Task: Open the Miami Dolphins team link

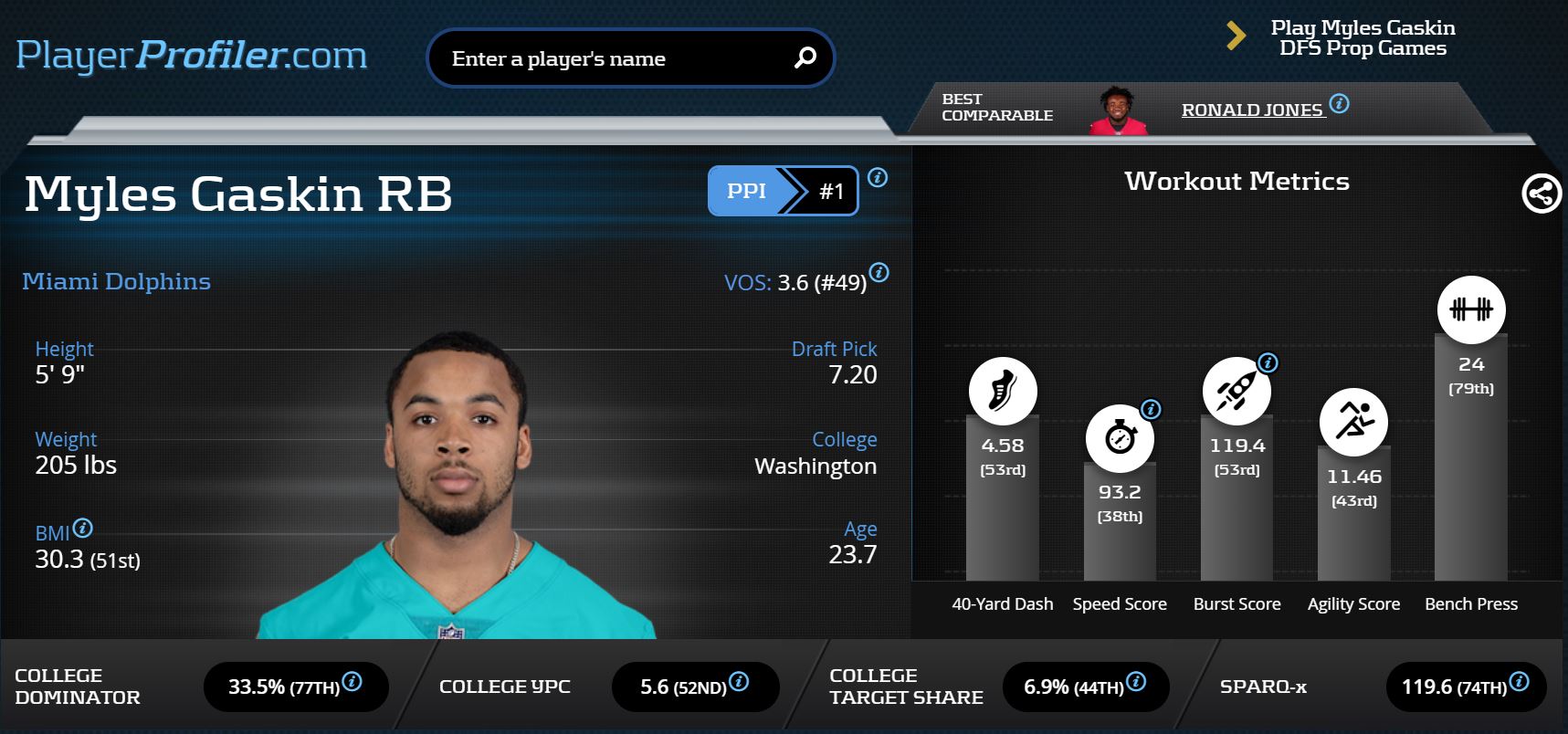Action: [116, 281]
